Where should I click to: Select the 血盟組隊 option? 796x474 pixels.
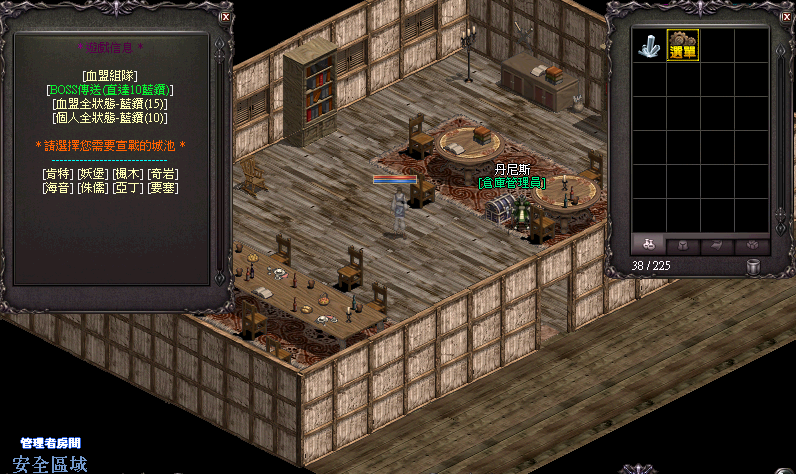point(110,75)
